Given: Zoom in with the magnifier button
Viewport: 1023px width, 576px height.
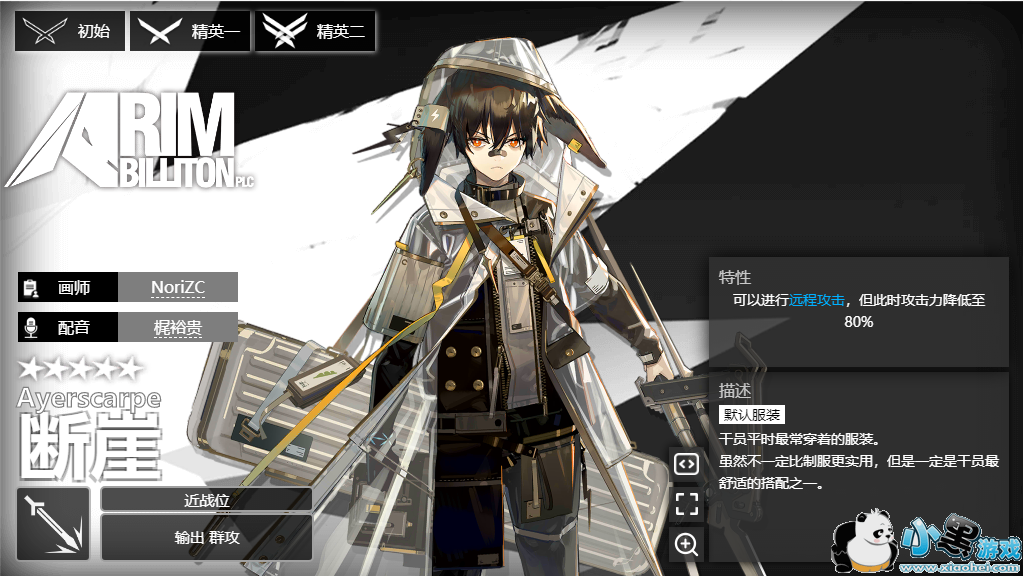Looking at the screenshot, I should (686, 544).
